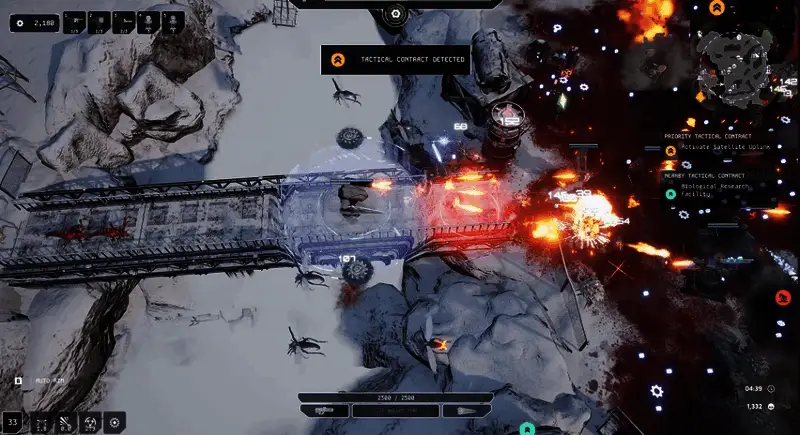Click the orange chevron marker above the minimap
800x435 pixels.
tap(716, 8)
